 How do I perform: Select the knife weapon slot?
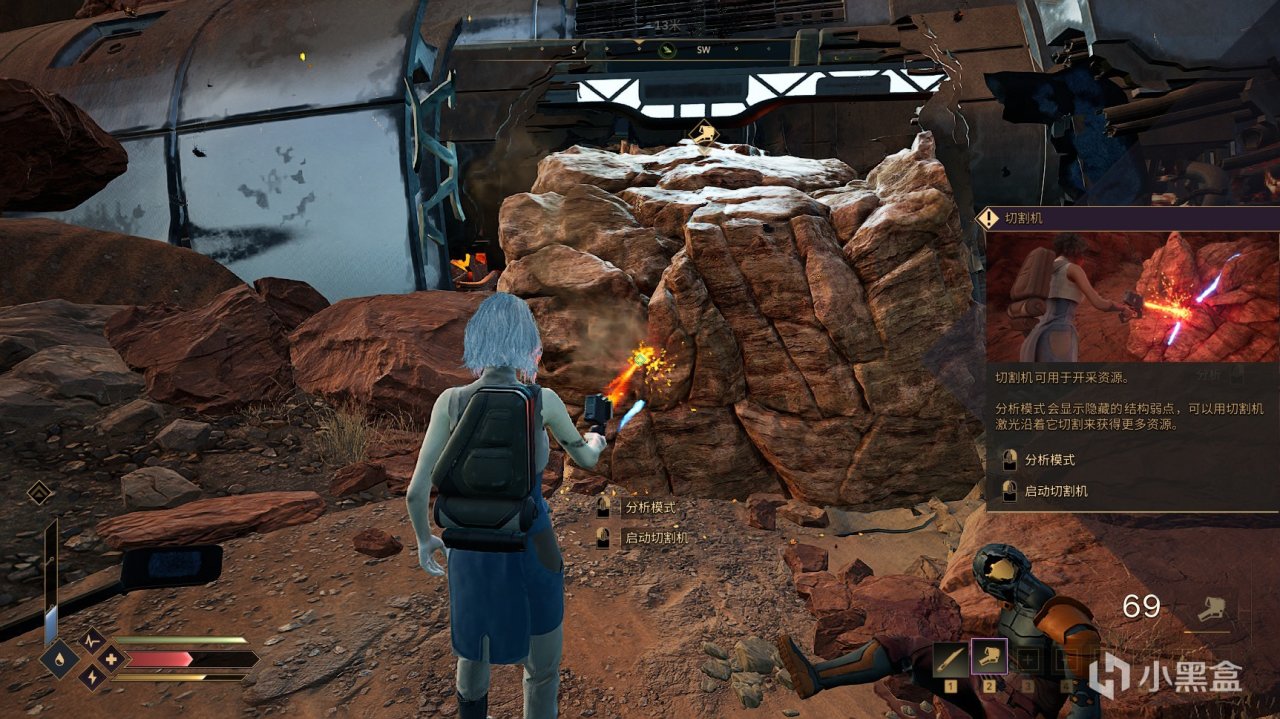950,659
